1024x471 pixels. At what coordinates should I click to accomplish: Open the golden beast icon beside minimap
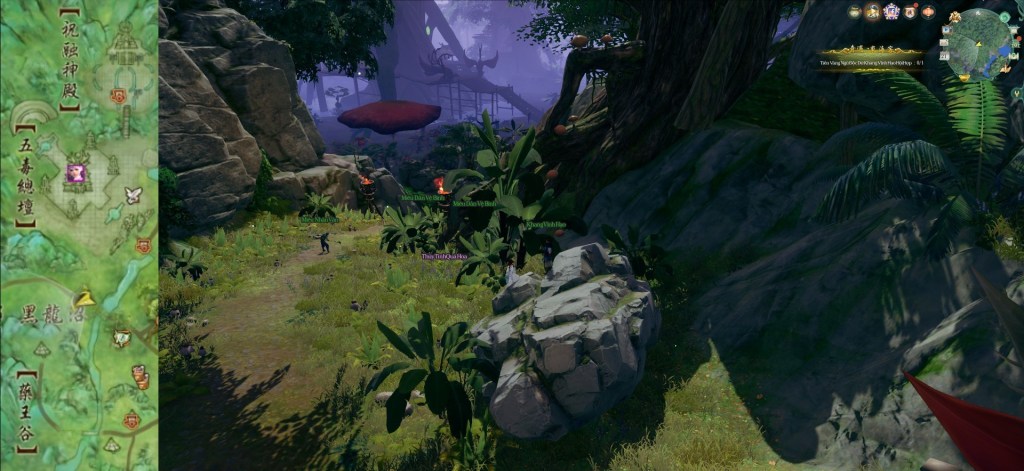[x=955, y=17]
